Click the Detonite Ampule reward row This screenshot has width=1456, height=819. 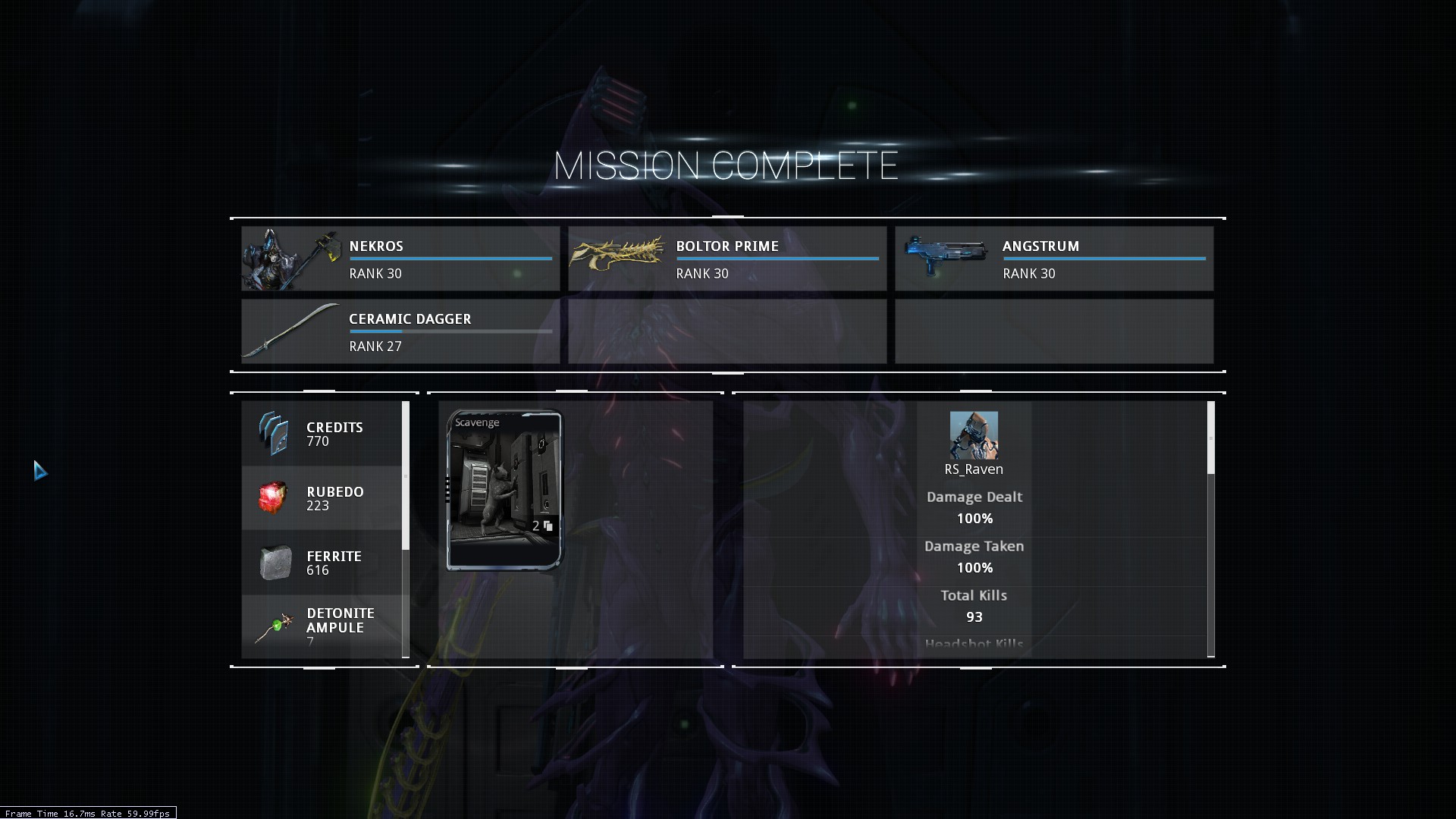pos(322,626)
